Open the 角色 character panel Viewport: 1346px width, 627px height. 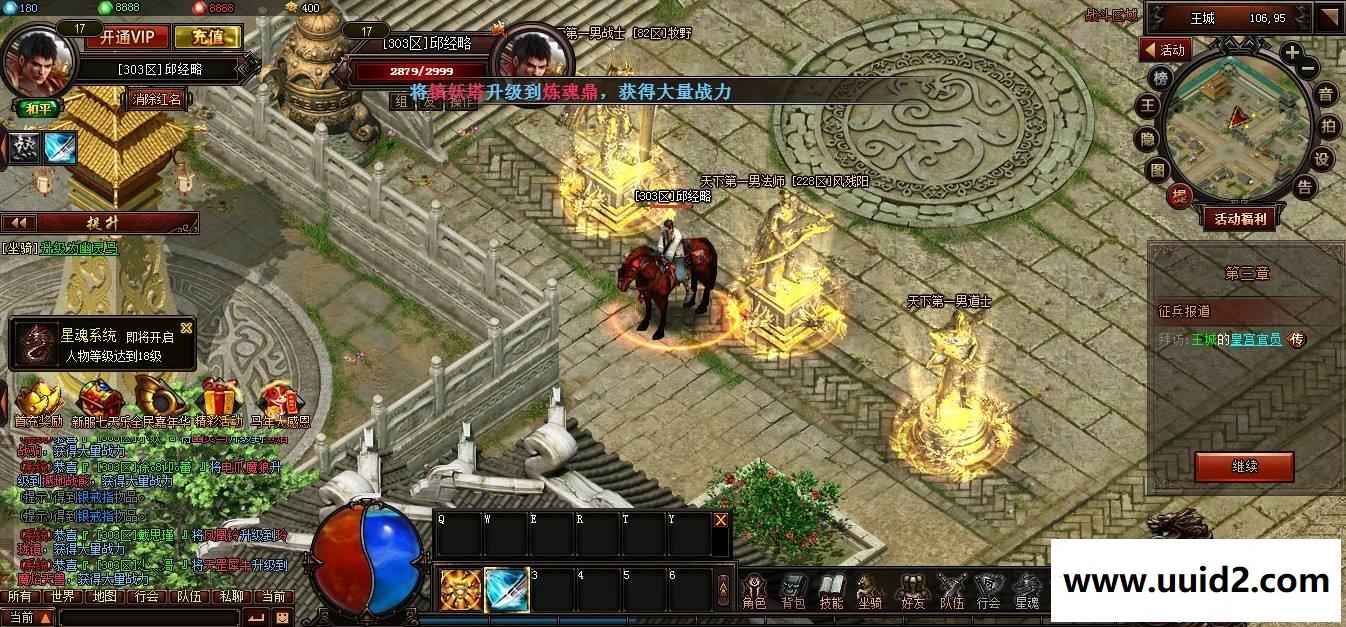[x=754, y=590]
